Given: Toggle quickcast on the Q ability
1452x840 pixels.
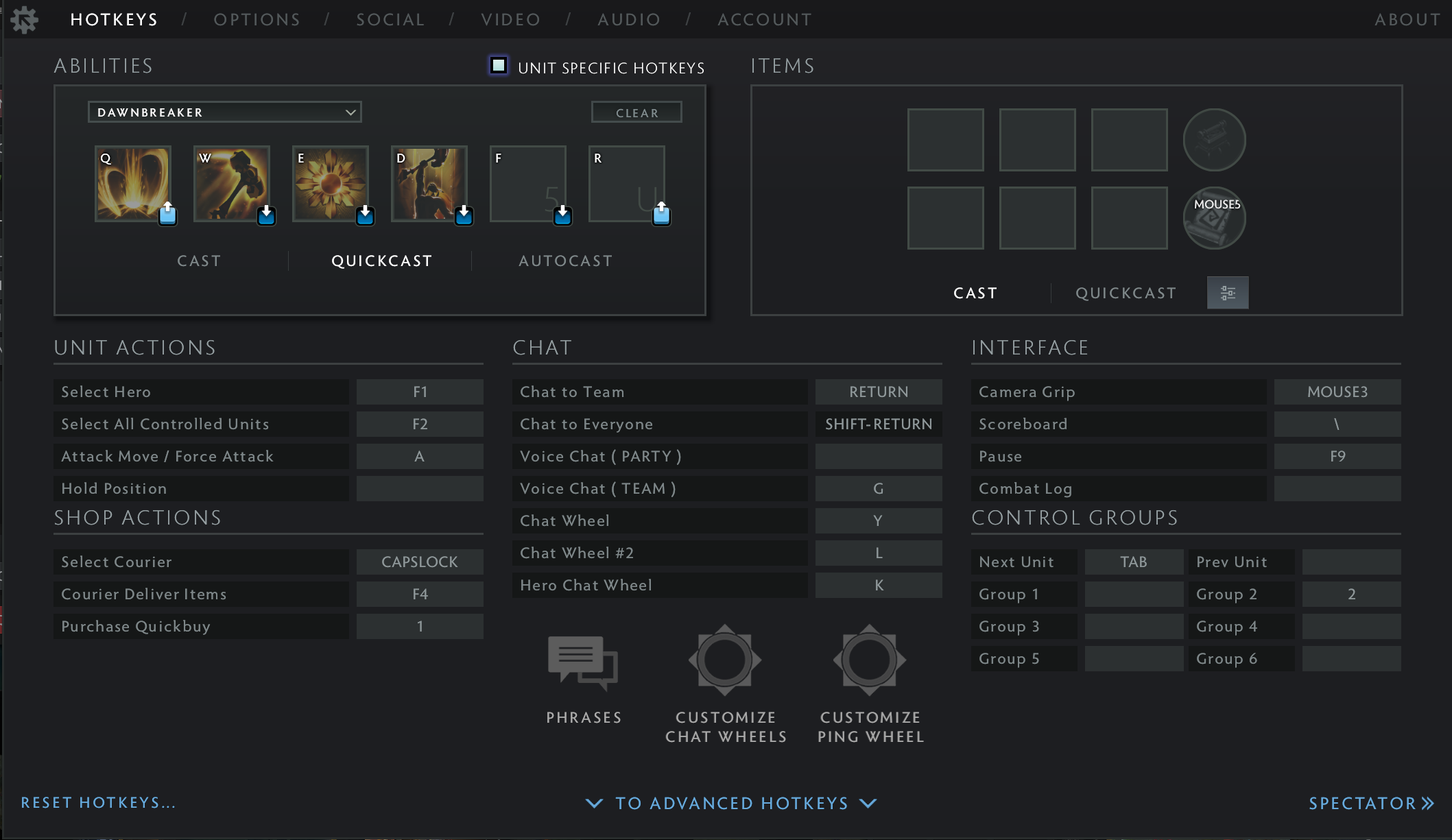Looking at the screenshot, I should click(167, 215).
